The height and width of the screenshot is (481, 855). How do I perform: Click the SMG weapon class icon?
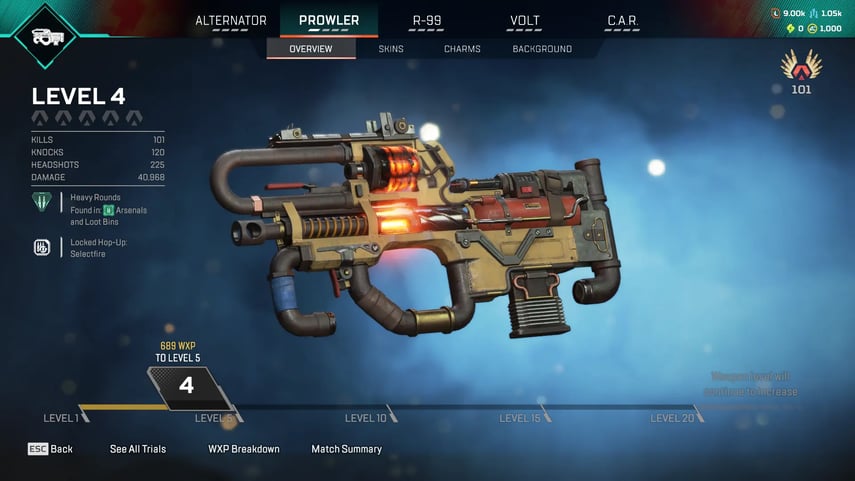47,37
